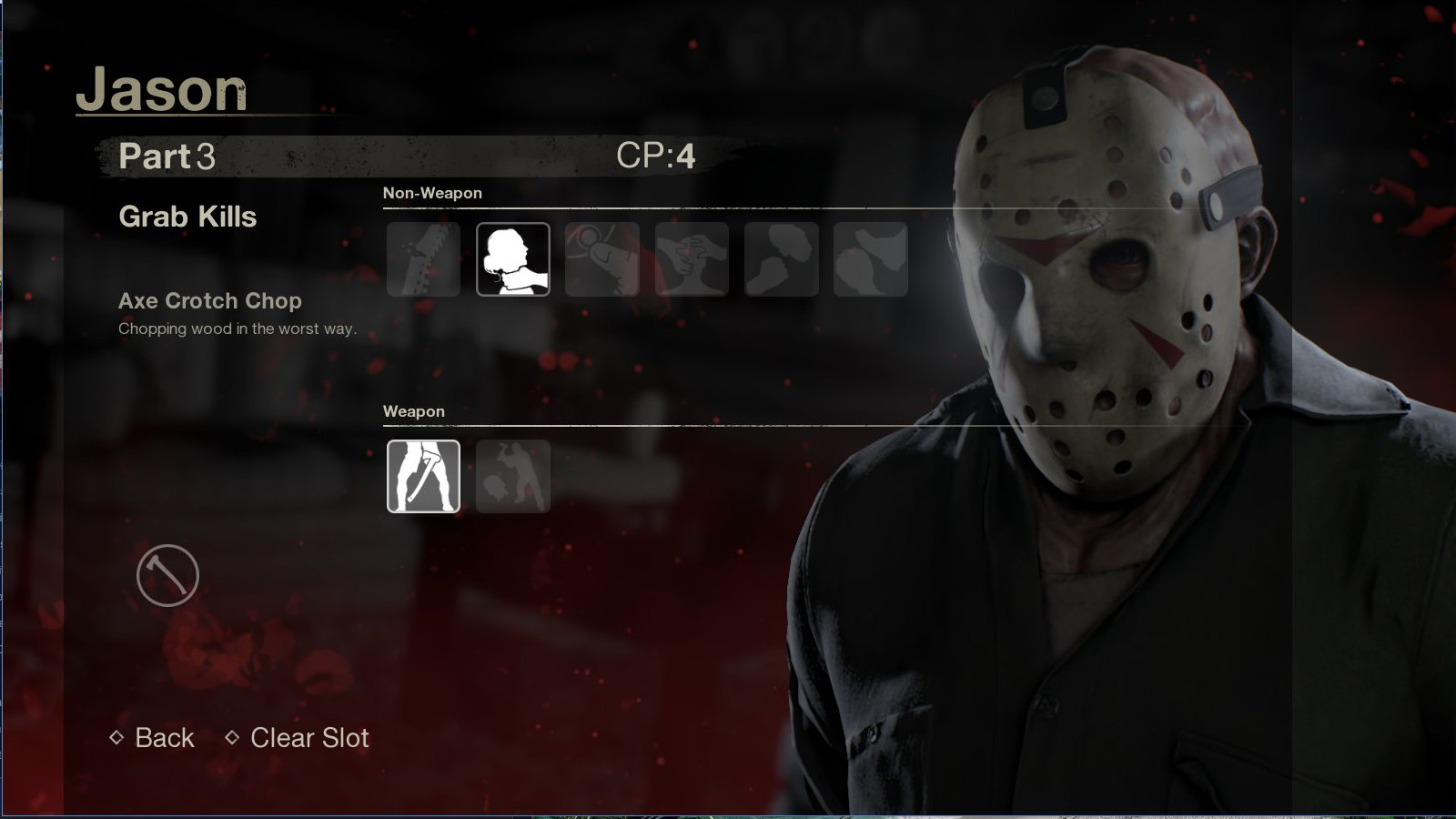Expand the Non-Weapon category header

431,193
